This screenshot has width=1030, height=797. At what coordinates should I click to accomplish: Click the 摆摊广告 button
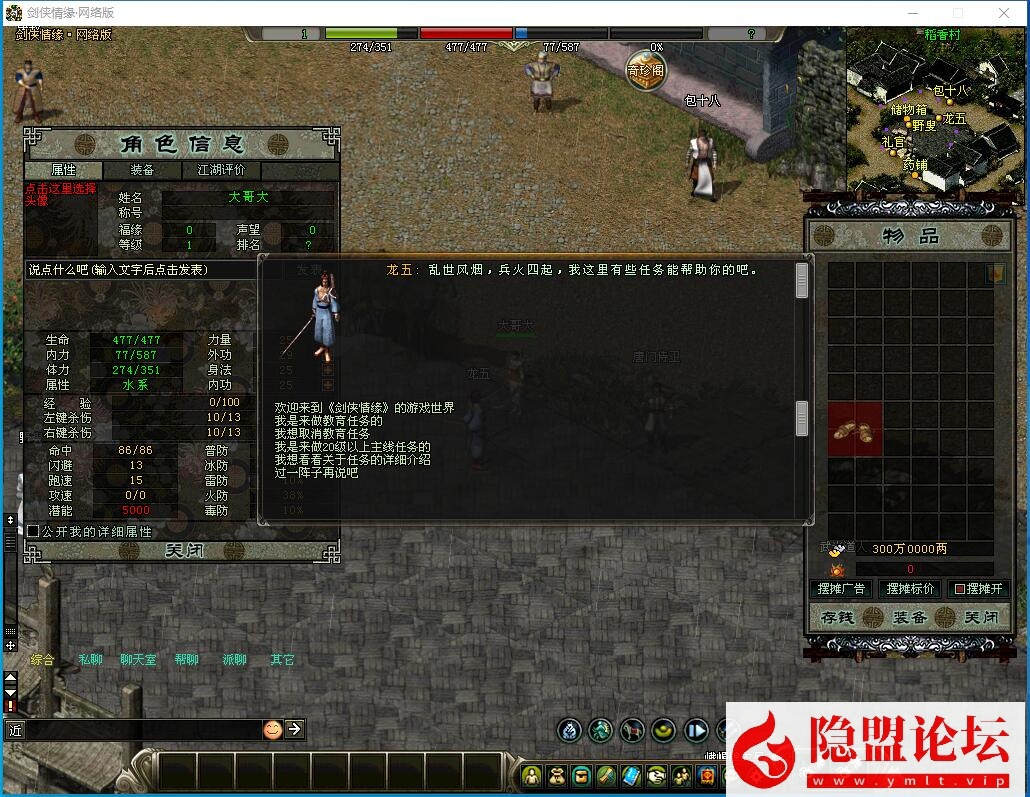(841, 589)
